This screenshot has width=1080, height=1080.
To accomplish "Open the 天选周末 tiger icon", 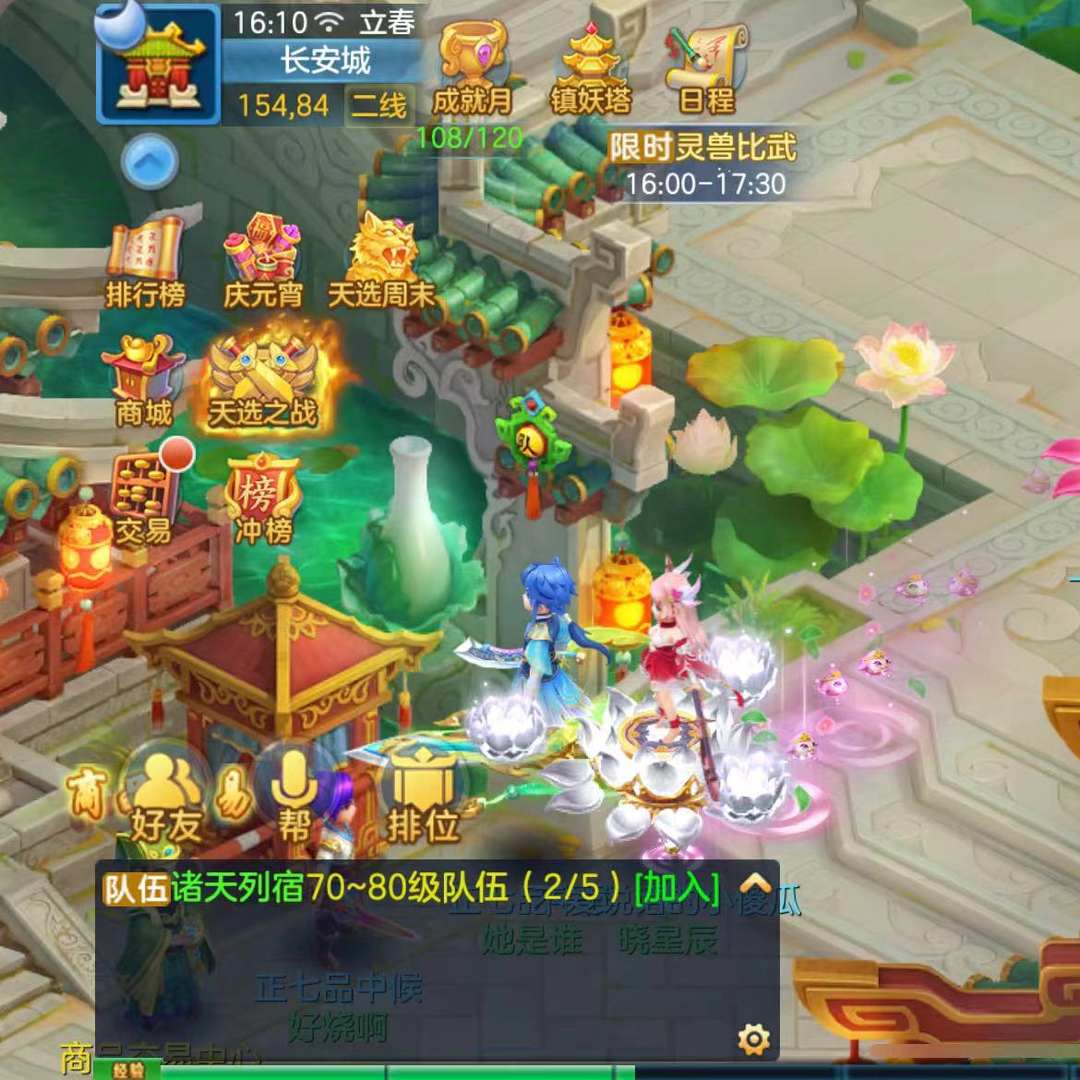I will pyautogui.click(x=381, y=262).
